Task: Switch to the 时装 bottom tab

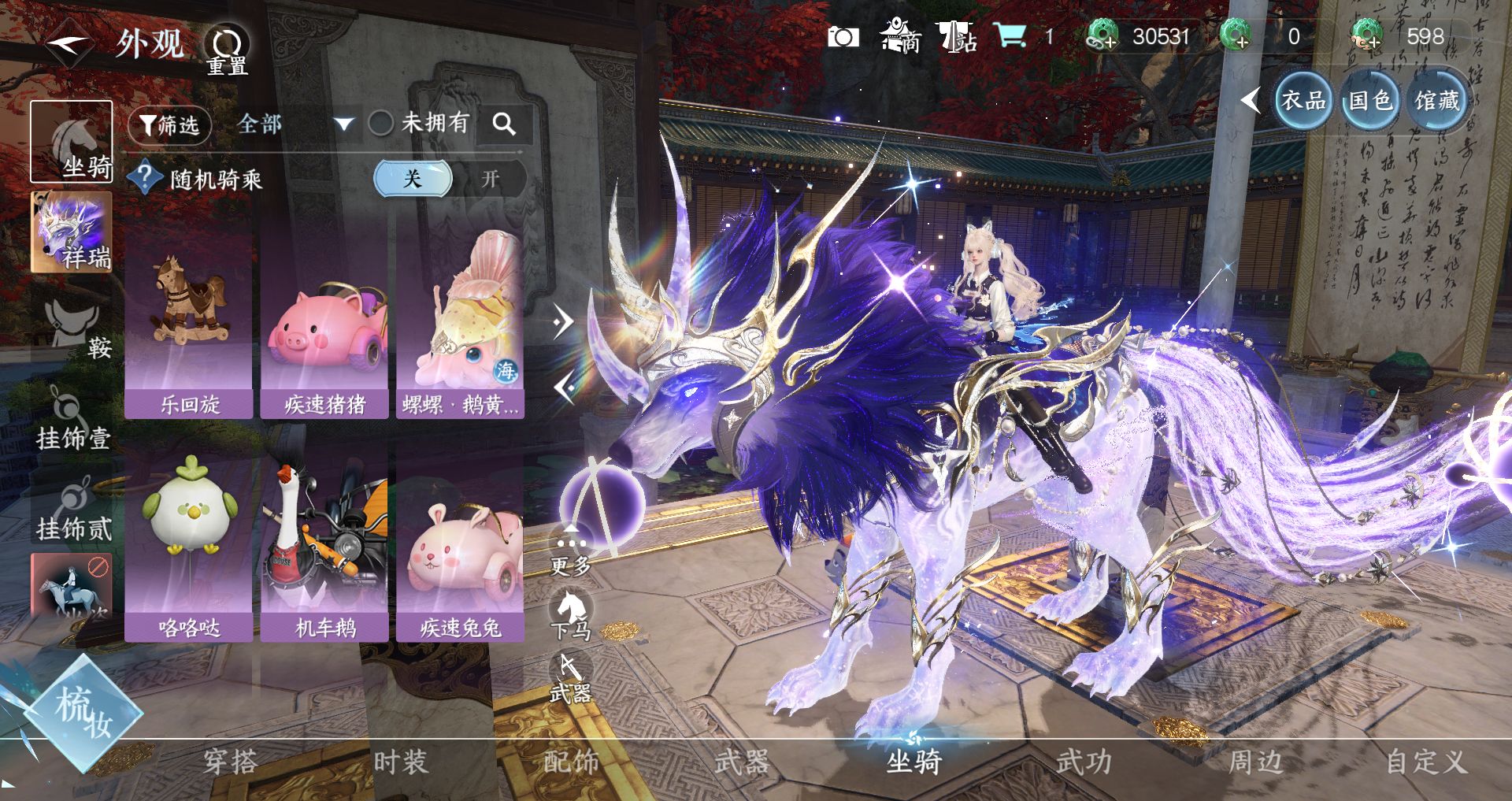Action: 400,762
